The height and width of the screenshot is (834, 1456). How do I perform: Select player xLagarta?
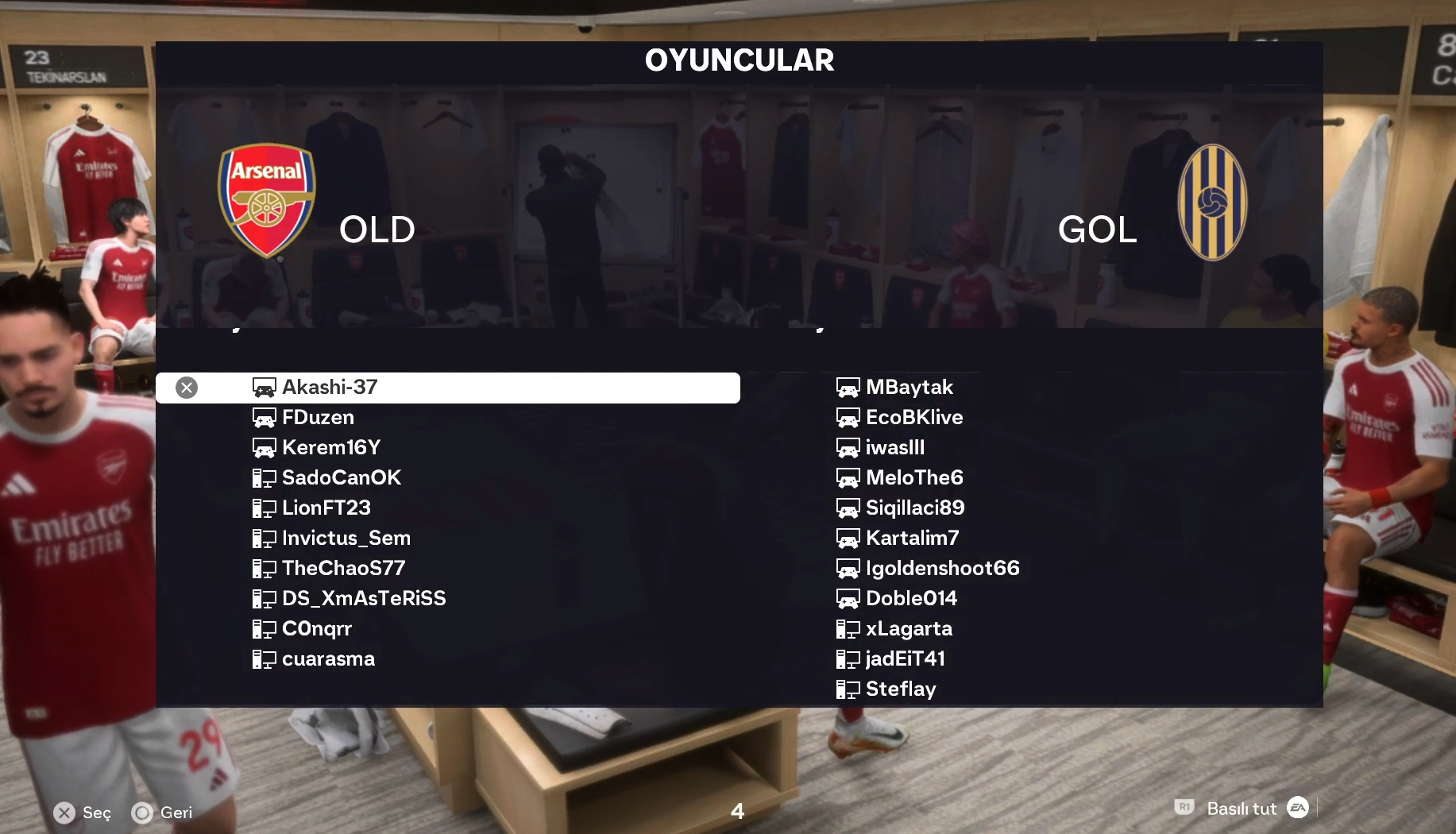908,629
